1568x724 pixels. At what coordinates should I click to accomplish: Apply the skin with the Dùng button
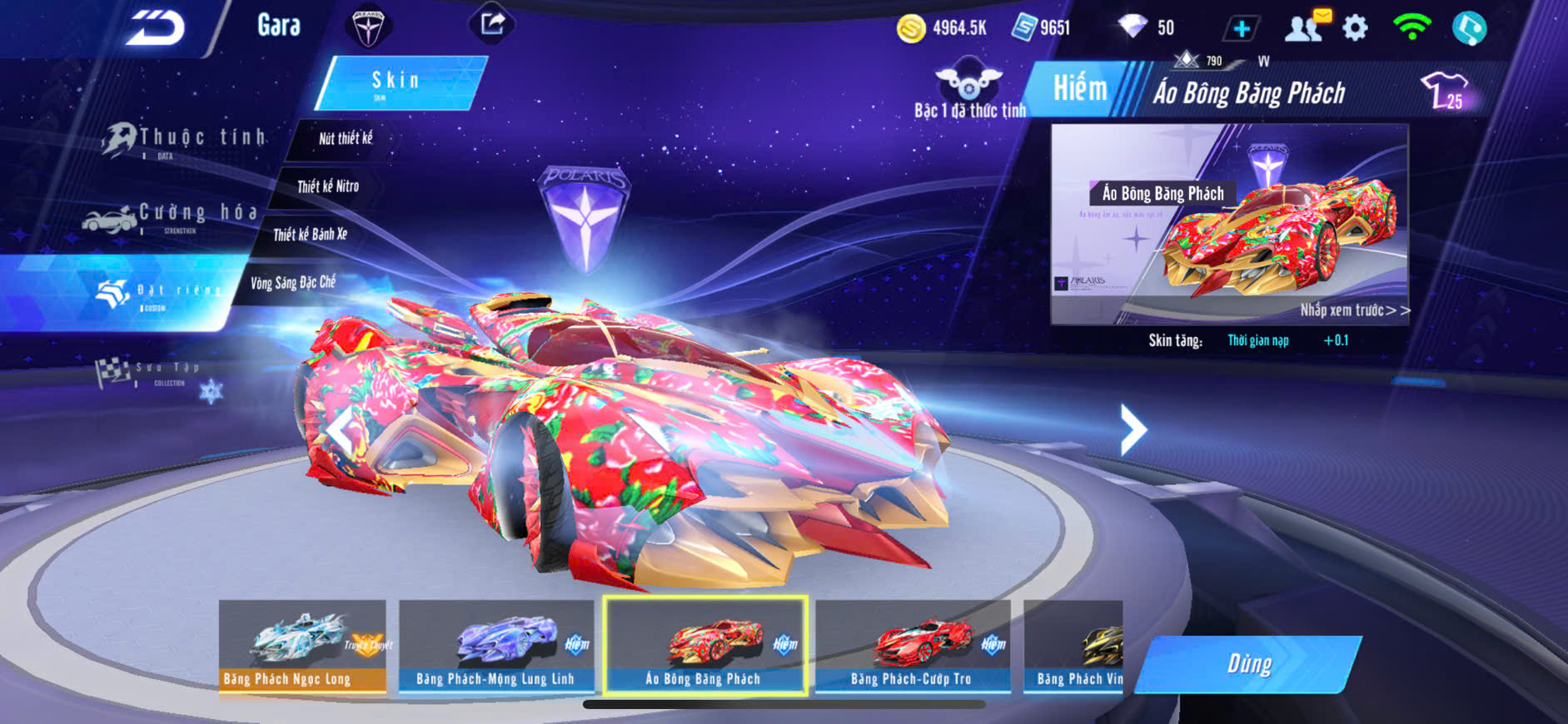point(1248,664)
